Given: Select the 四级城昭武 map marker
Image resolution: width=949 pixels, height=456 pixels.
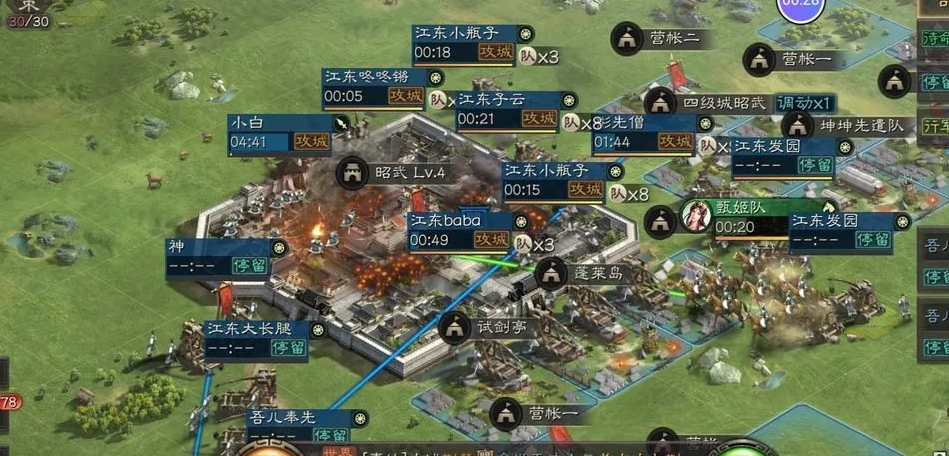Looking at the screenshot, I should (659, 102).
